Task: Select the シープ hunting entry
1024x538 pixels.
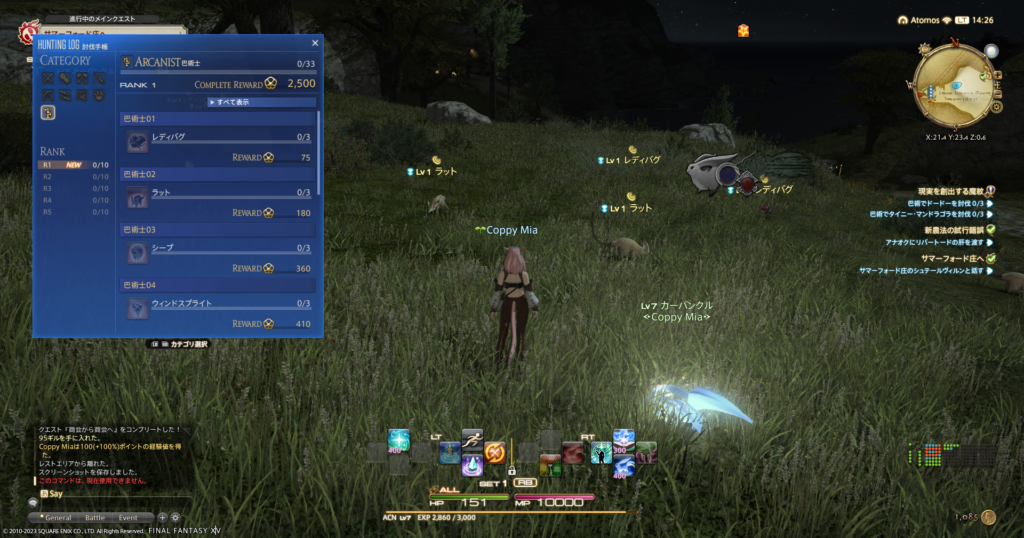Action: pos(220,248)
